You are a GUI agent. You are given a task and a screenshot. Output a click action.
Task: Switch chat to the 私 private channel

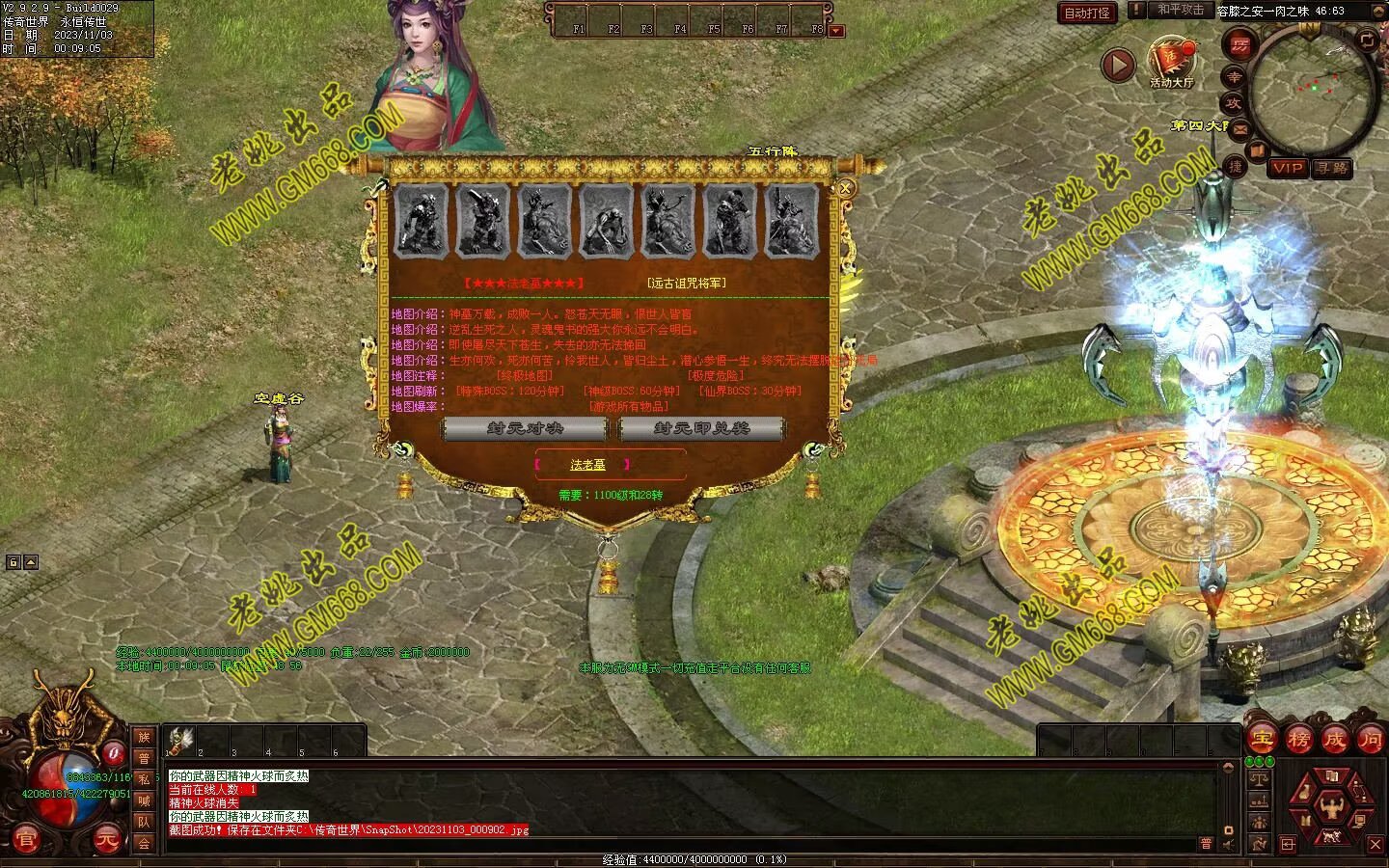144,779
